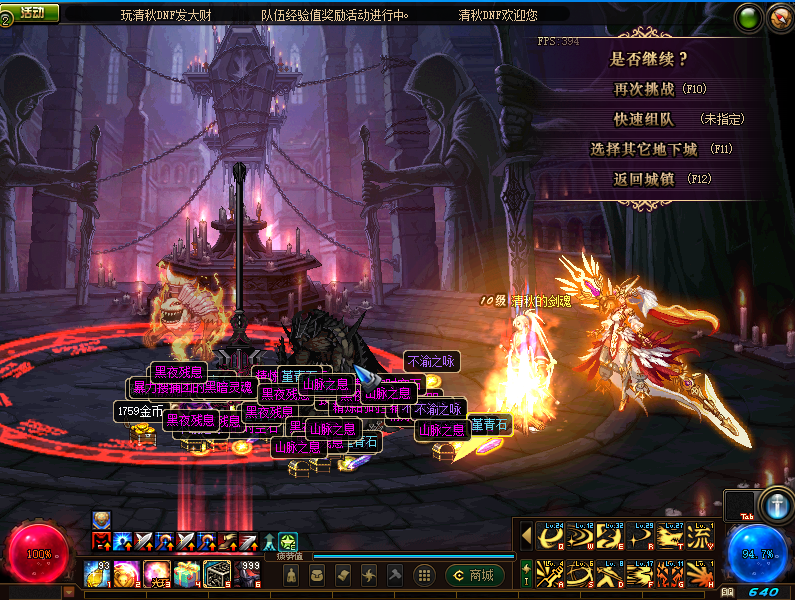Open the character silhouette menu icon
This screenshot has height=600, width=795.
click(290, 575)
